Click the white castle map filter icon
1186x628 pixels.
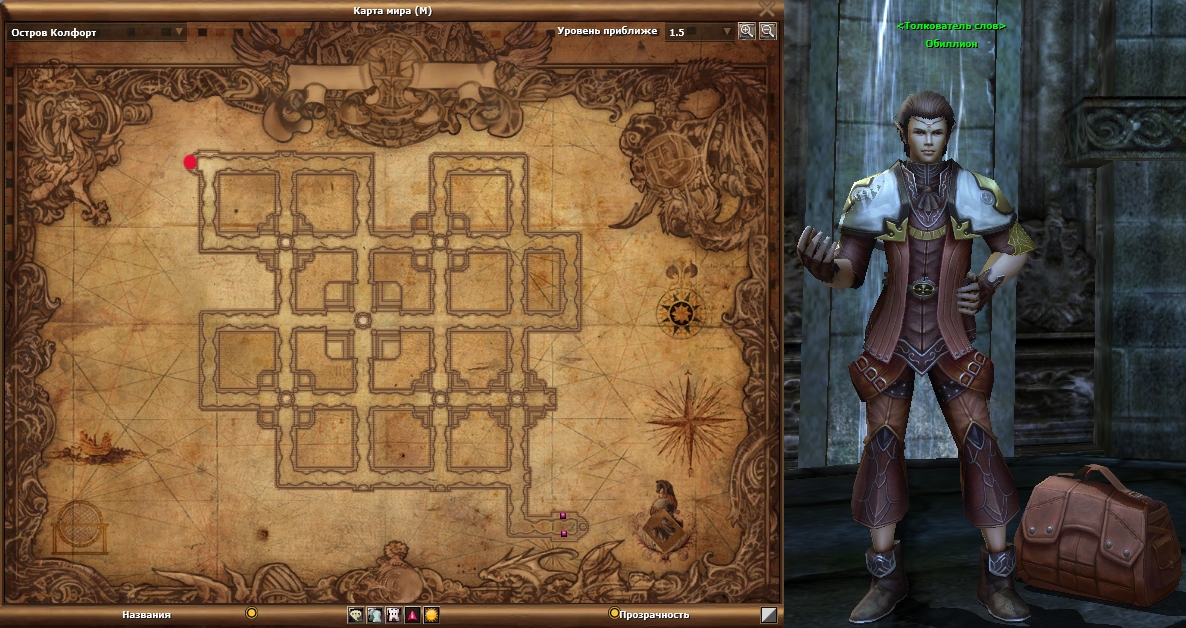tap(393, 615)
